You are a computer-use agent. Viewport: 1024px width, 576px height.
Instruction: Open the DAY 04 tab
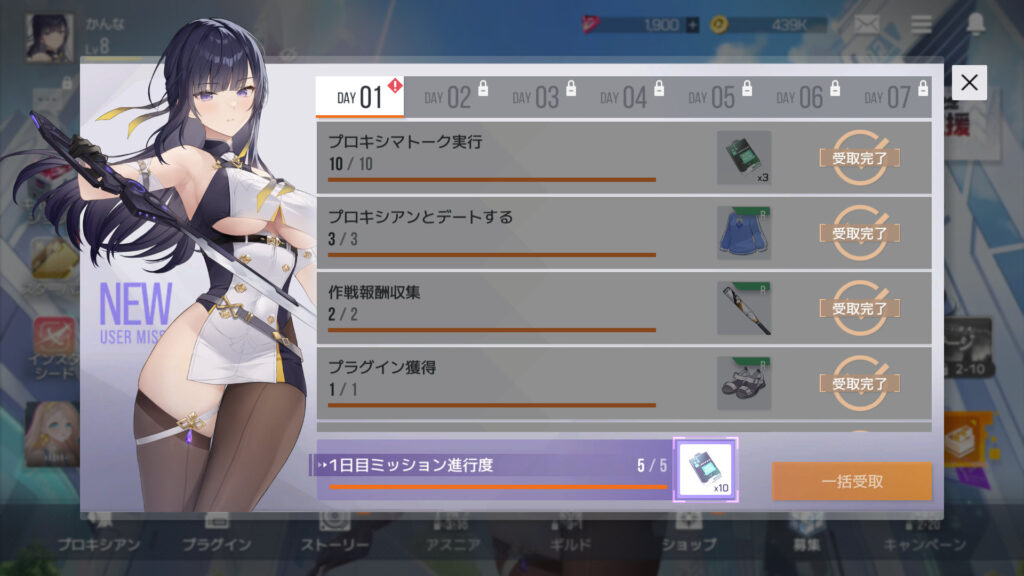tap(624, 97)
